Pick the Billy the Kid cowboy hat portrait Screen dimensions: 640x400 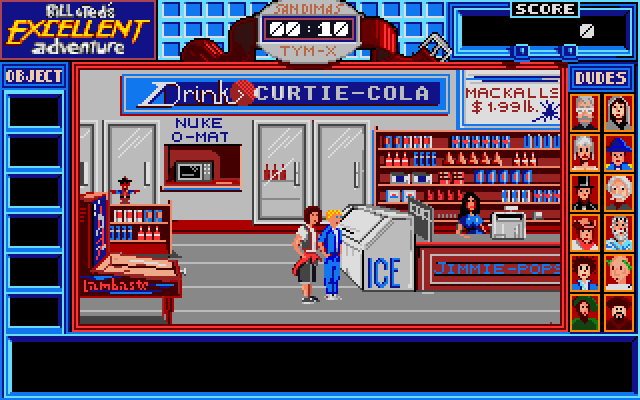[x=585, y=232]
